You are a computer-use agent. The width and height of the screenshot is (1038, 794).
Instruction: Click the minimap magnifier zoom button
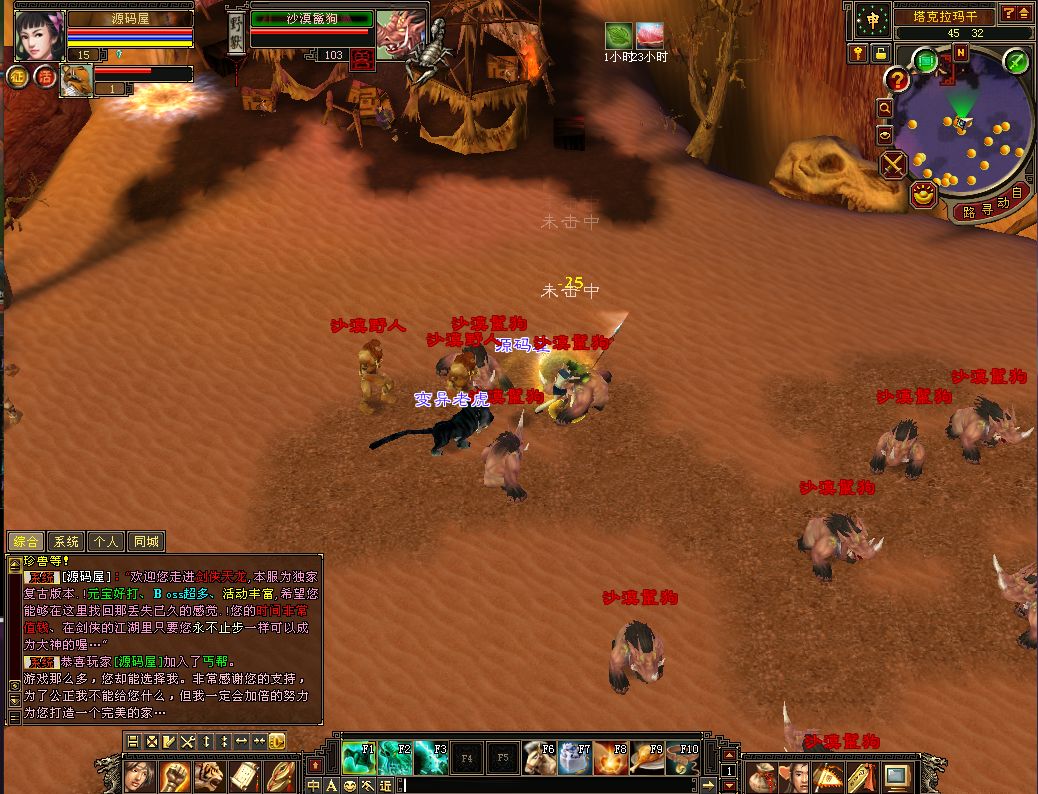pos(885,108)
